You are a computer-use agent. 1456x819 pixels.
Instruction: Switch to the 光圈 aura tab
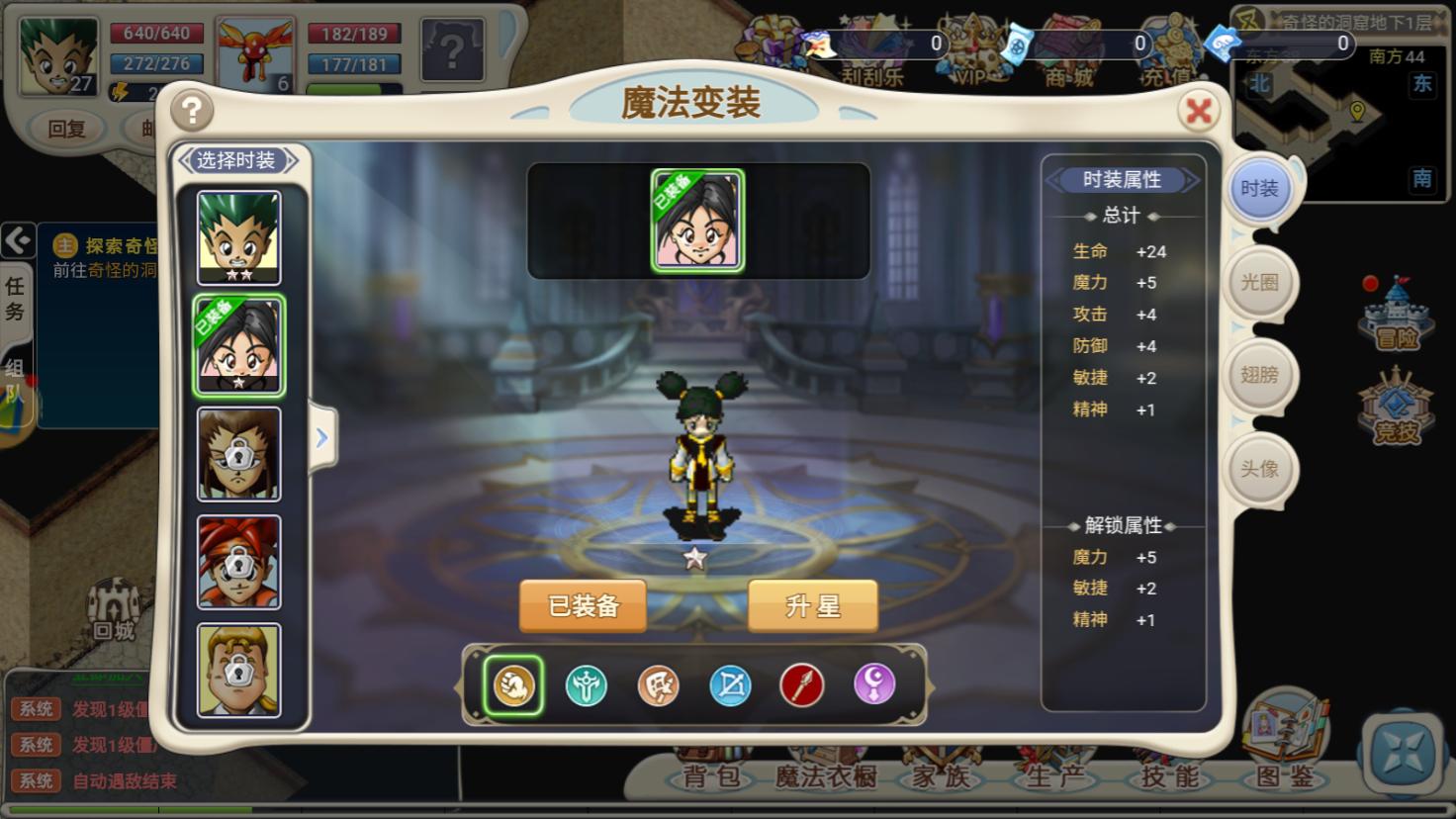pyautogui.click(x=1260, y=282)
